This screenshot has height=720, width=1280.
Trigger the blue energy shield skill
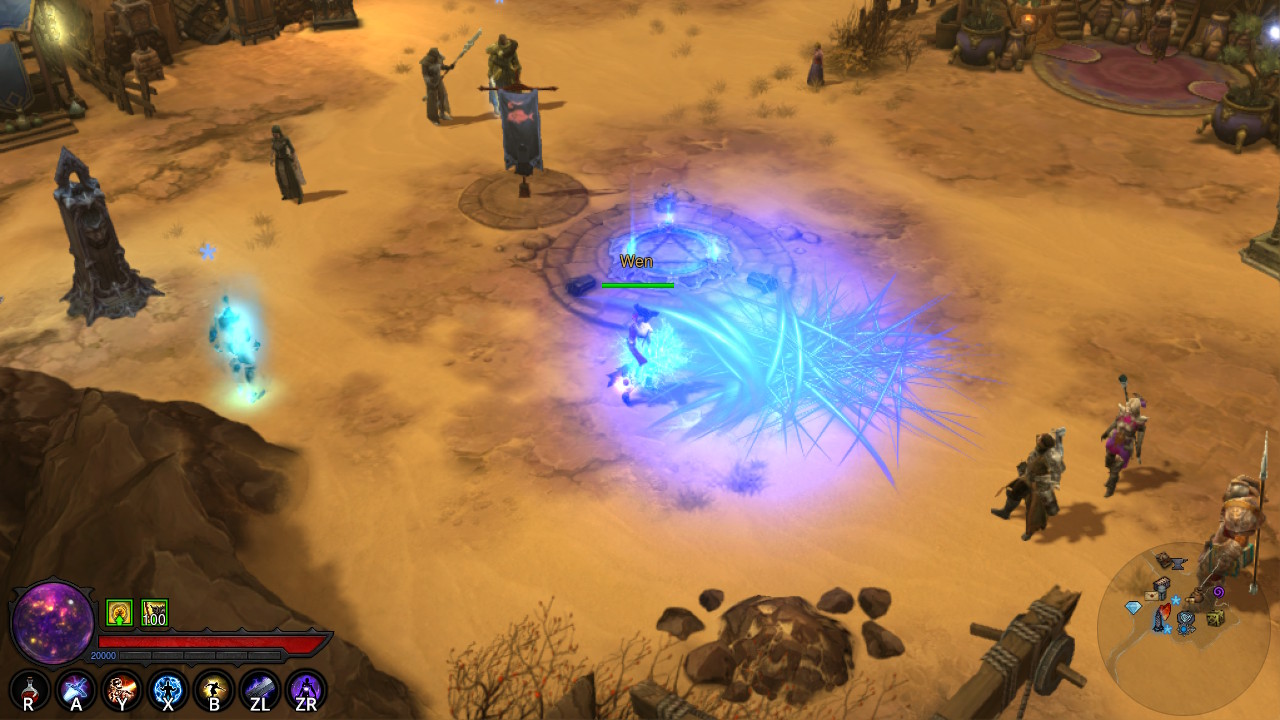(168, 690)
